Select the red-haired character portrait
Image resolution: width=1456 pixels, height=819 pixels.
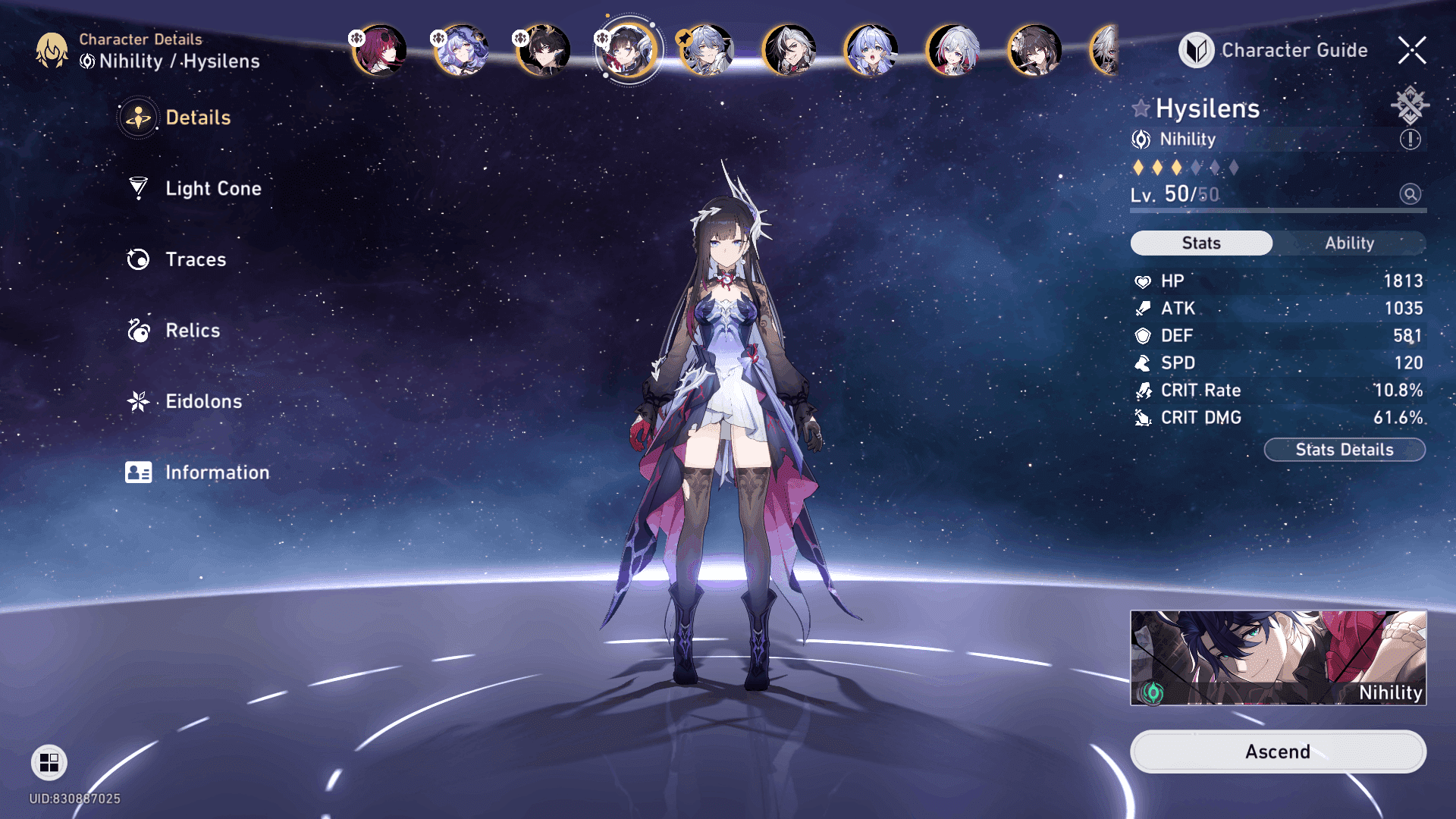379,50
